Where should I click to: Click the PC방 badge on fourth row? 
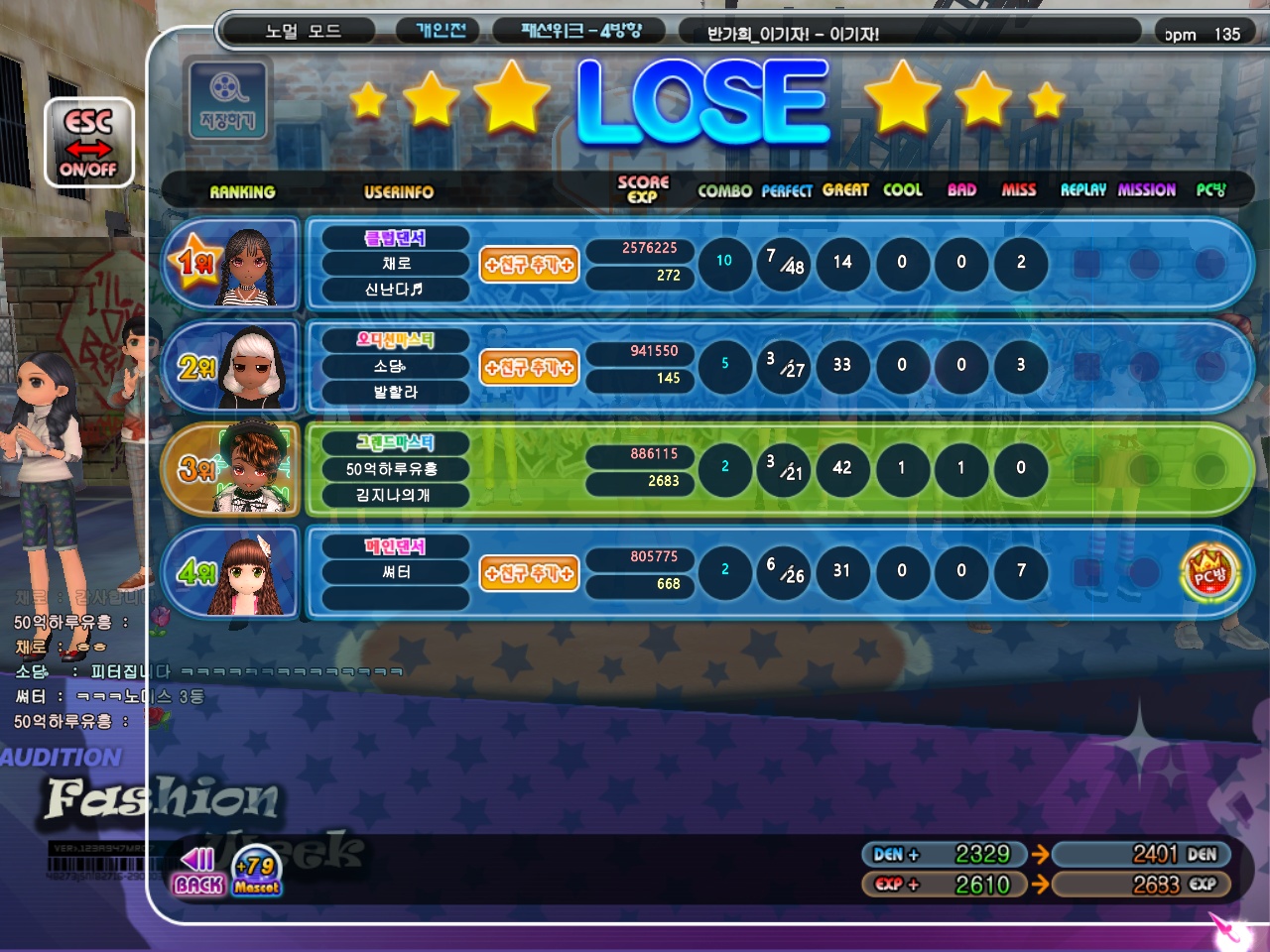coord(1209,572)
